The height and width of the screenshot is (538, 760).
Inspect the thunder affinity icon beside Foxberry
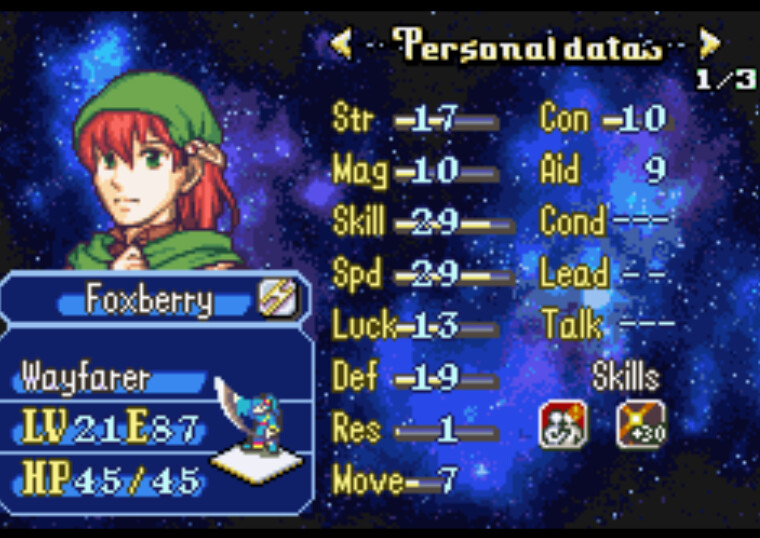(x=277, y=298)
